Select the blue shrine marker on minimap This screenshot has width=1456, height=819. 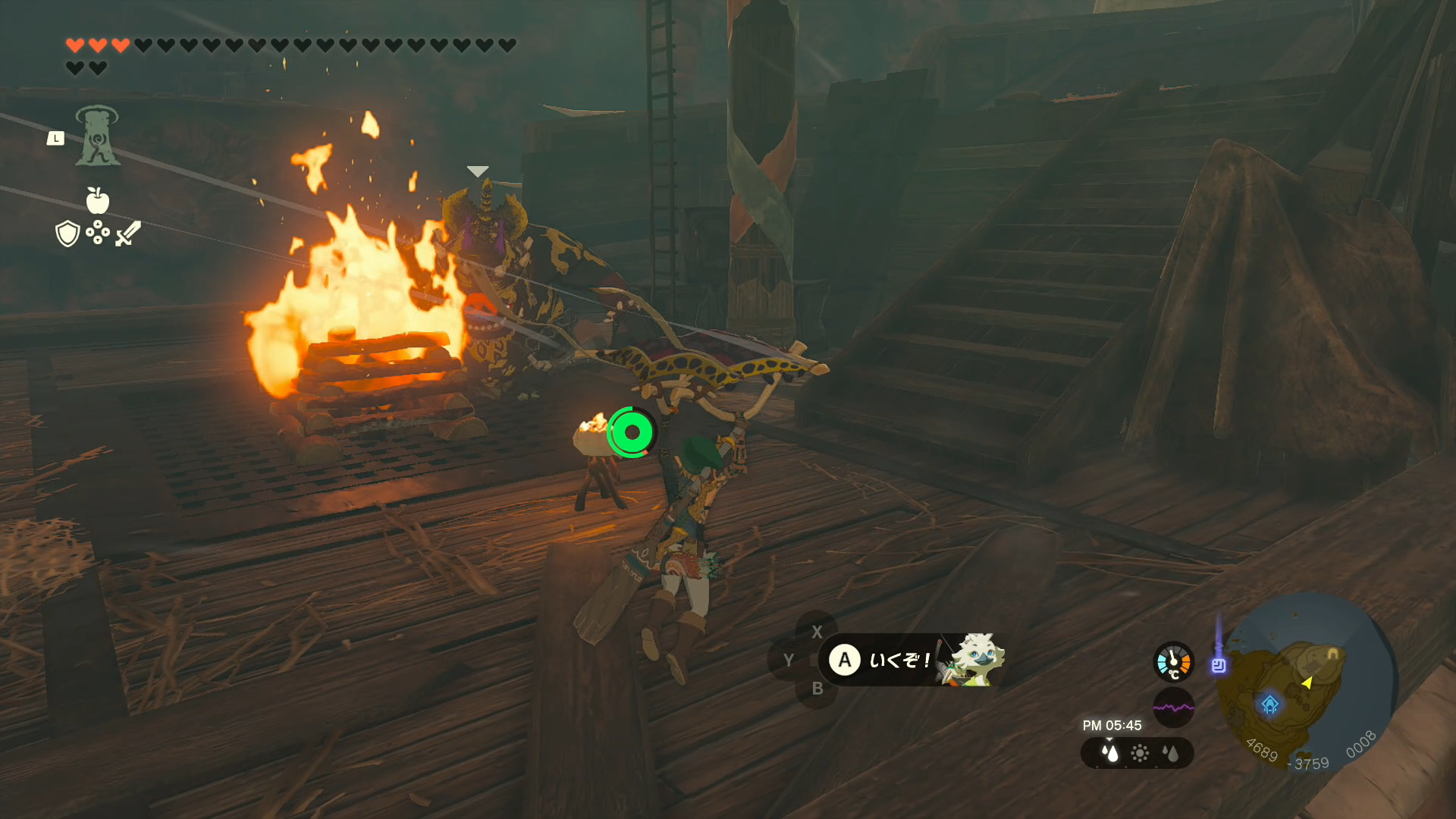click(1270, 704)
